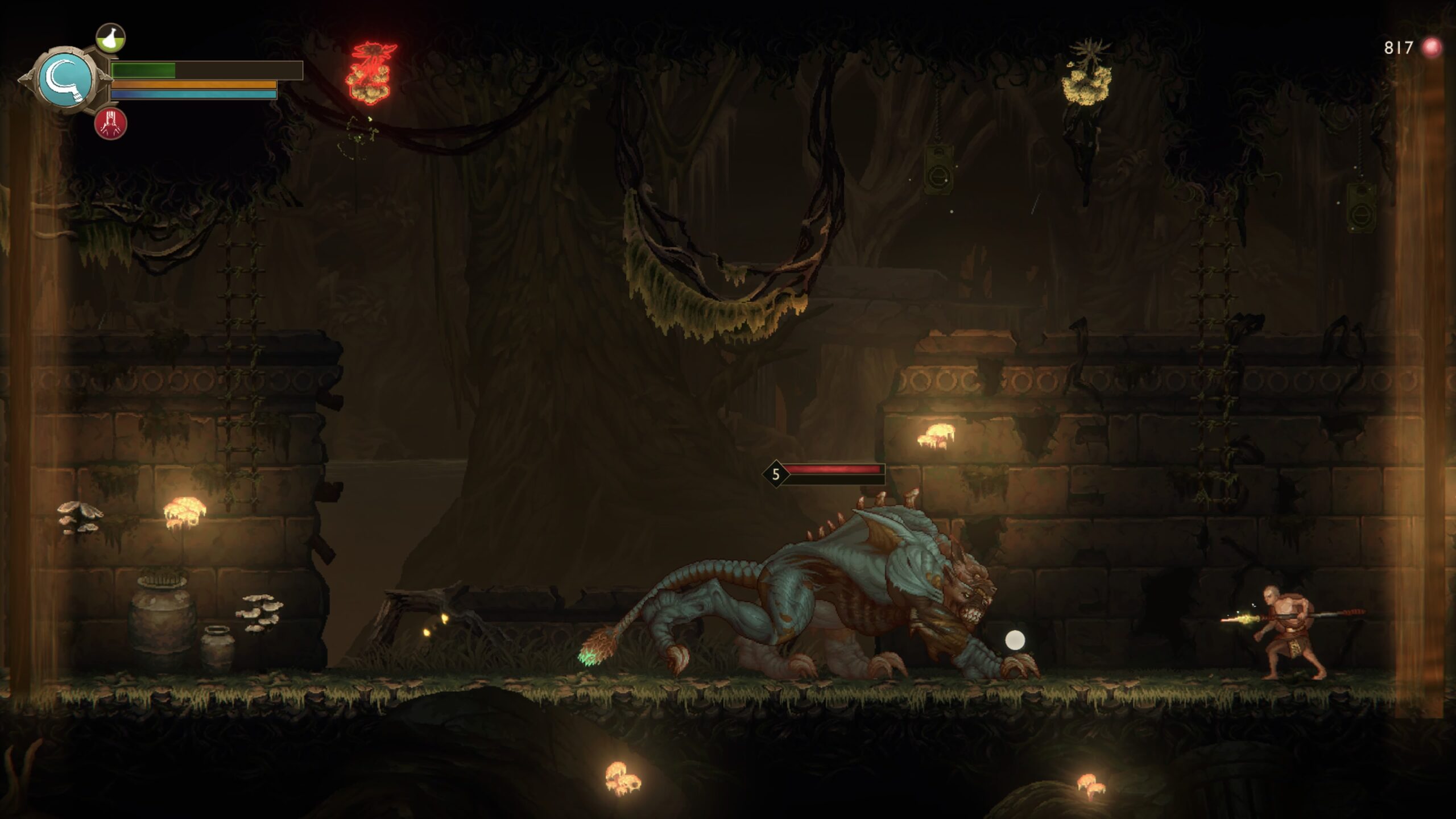The image size is (1456, 819).
Task: Select the green healing flask icon
Action: [x=110, y=38]
